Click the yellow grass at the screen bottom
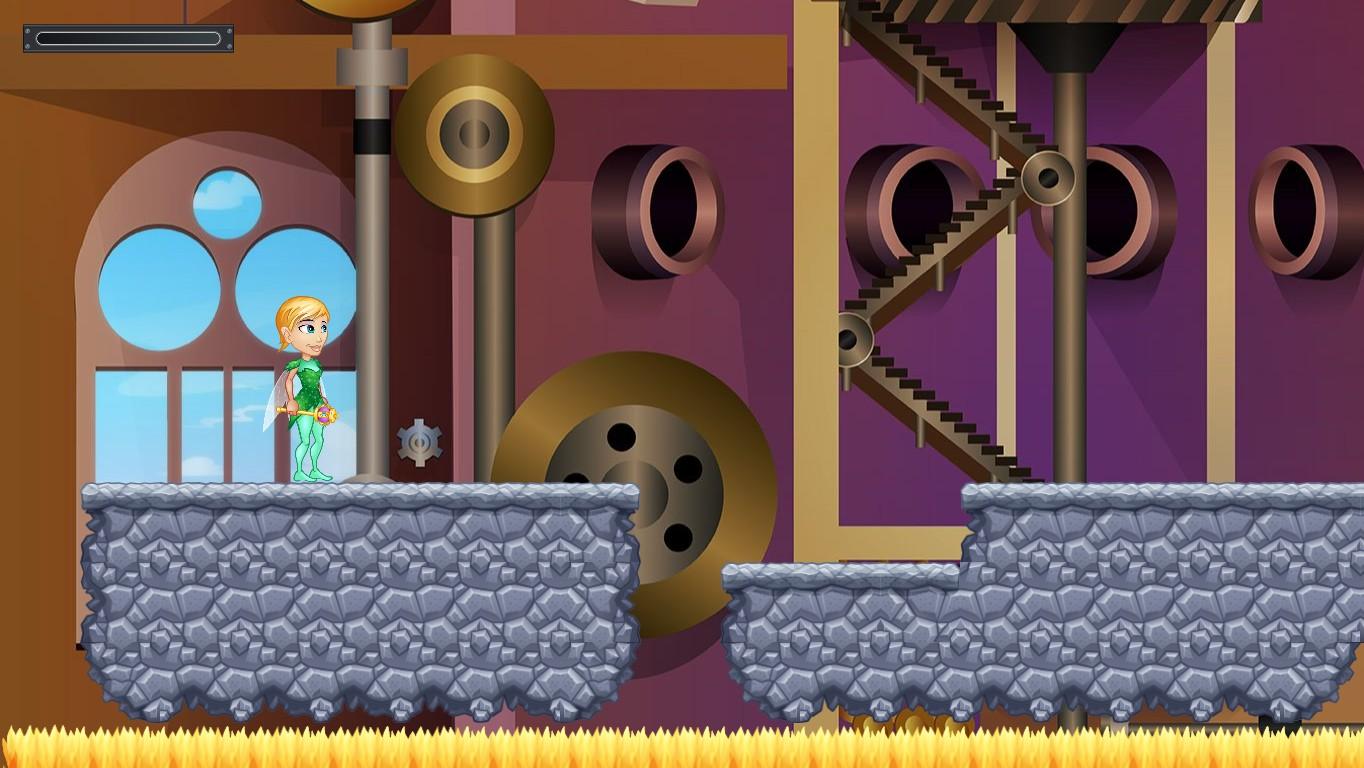1364x768 pixels. (680, 745)
